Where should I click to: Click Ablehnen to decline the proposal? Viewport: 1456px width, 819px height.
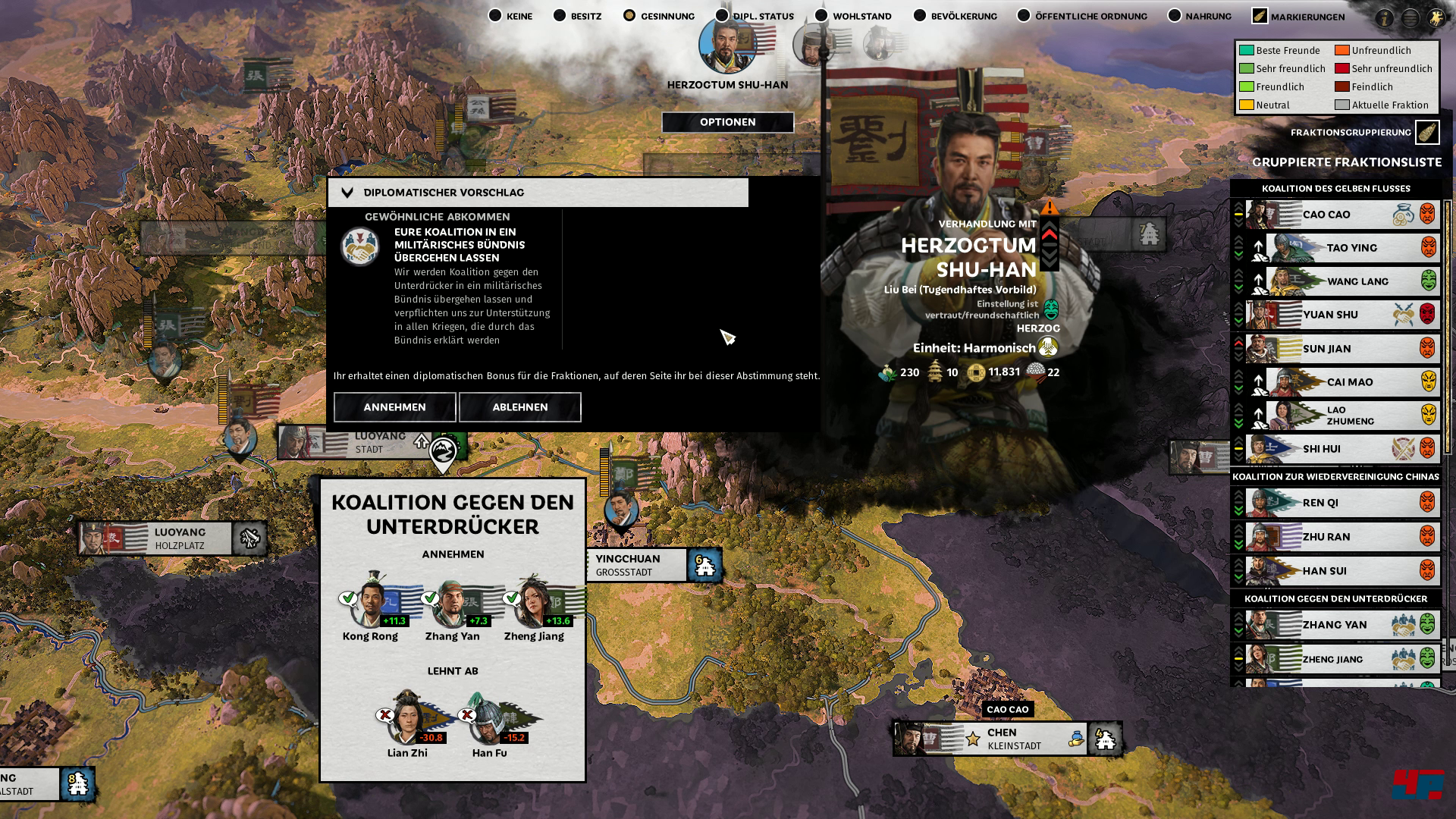519,407
